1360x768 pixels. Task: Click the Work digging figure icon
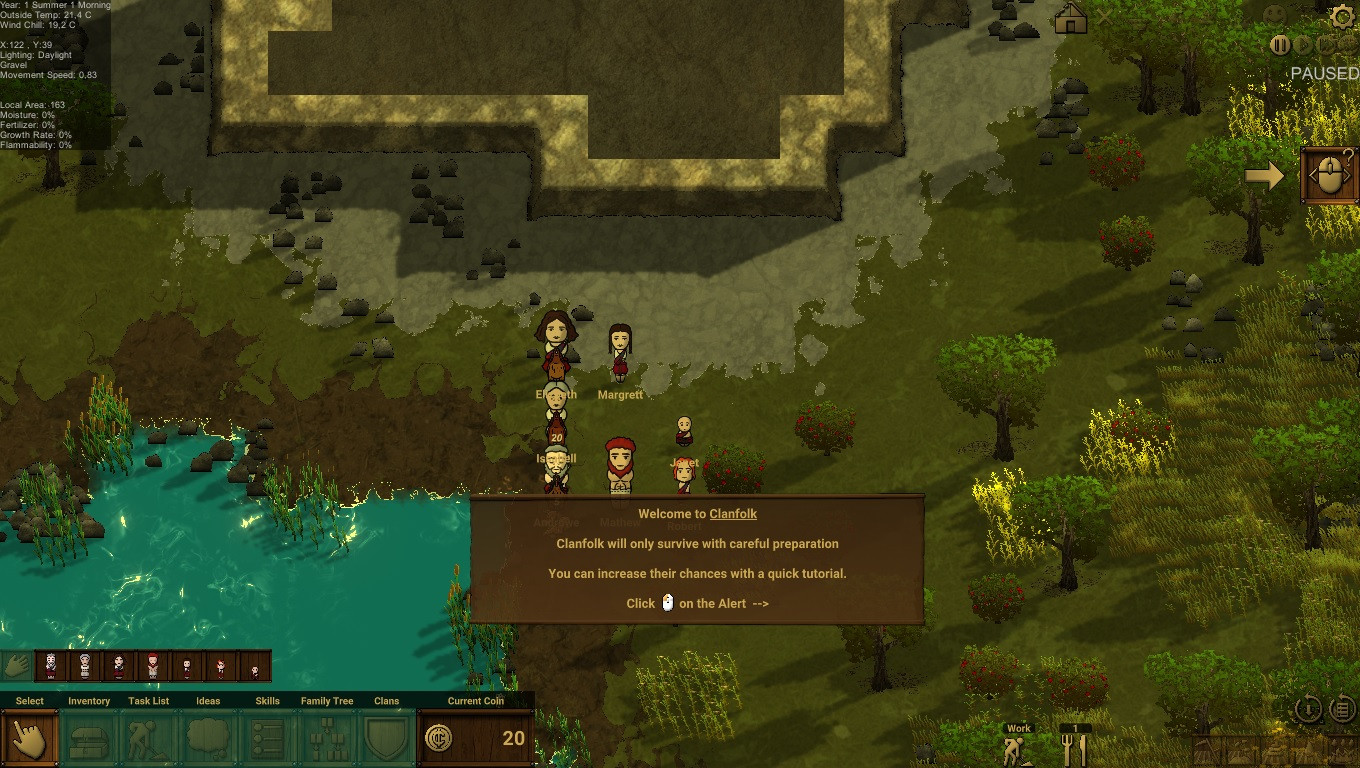click(1018, 746)
